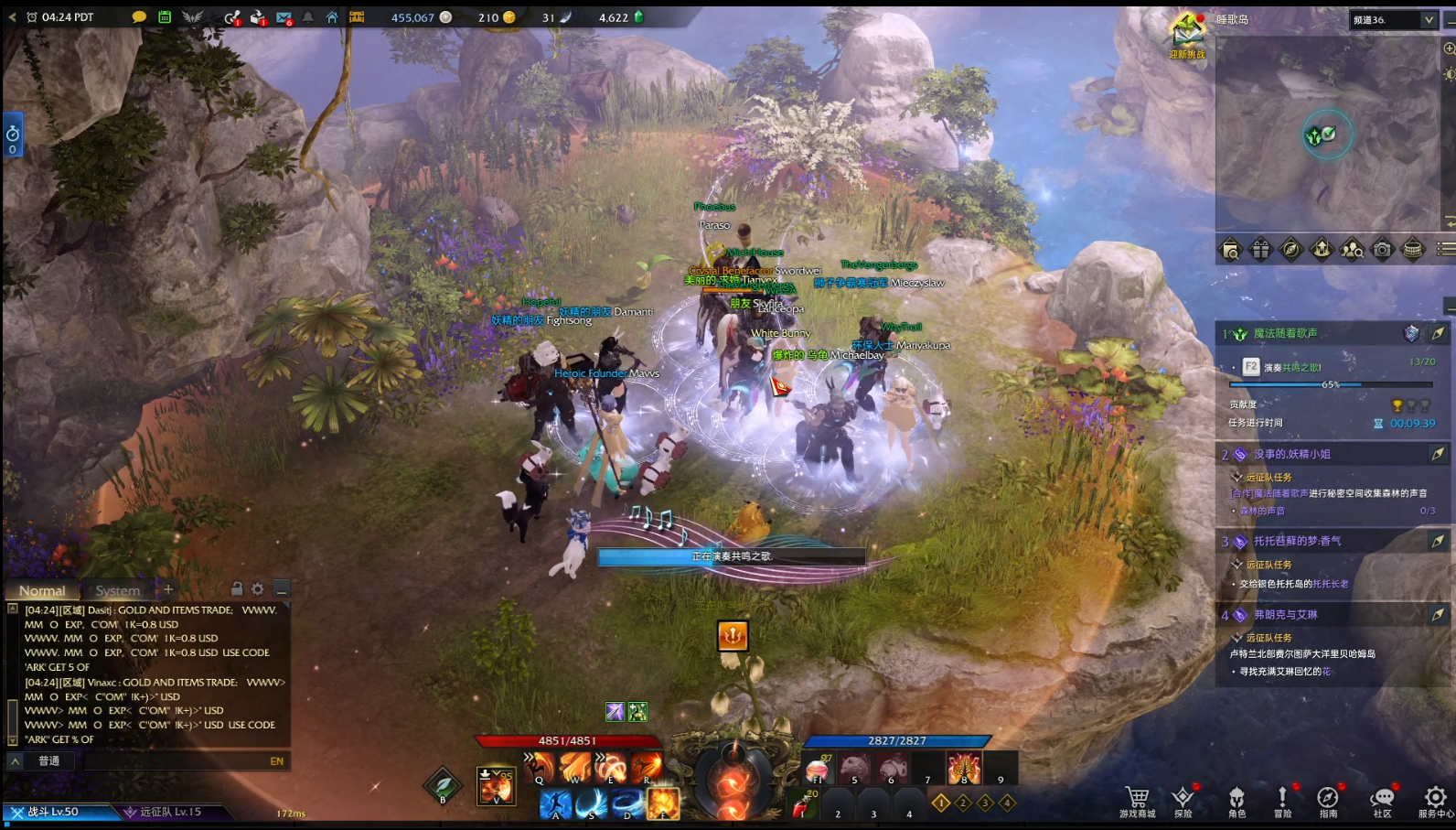Open the calendar icon in top bar

point(165,17)
